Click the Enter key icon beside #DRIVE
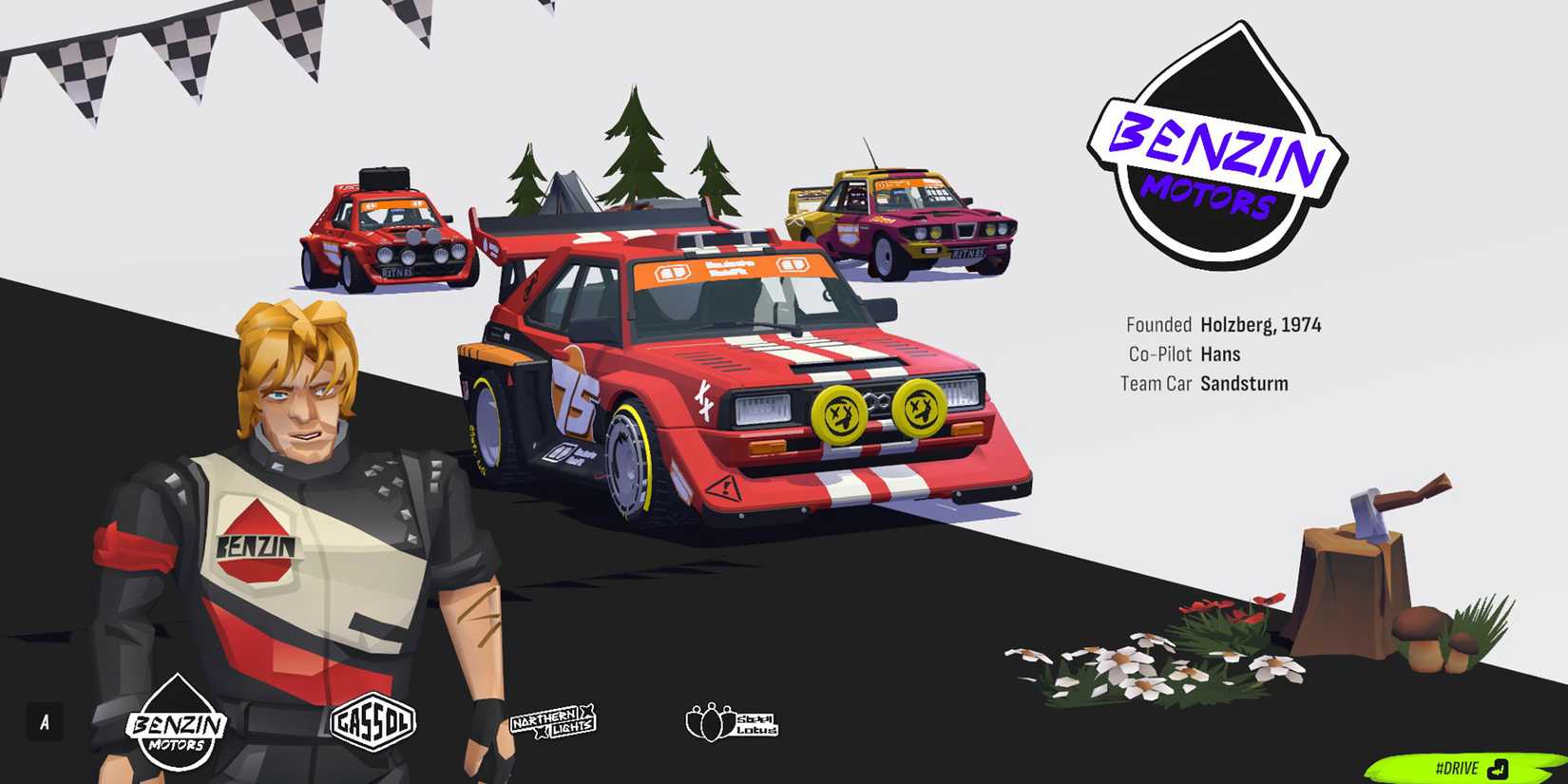Screen dimensions: 1568x784 (1500, 767)
